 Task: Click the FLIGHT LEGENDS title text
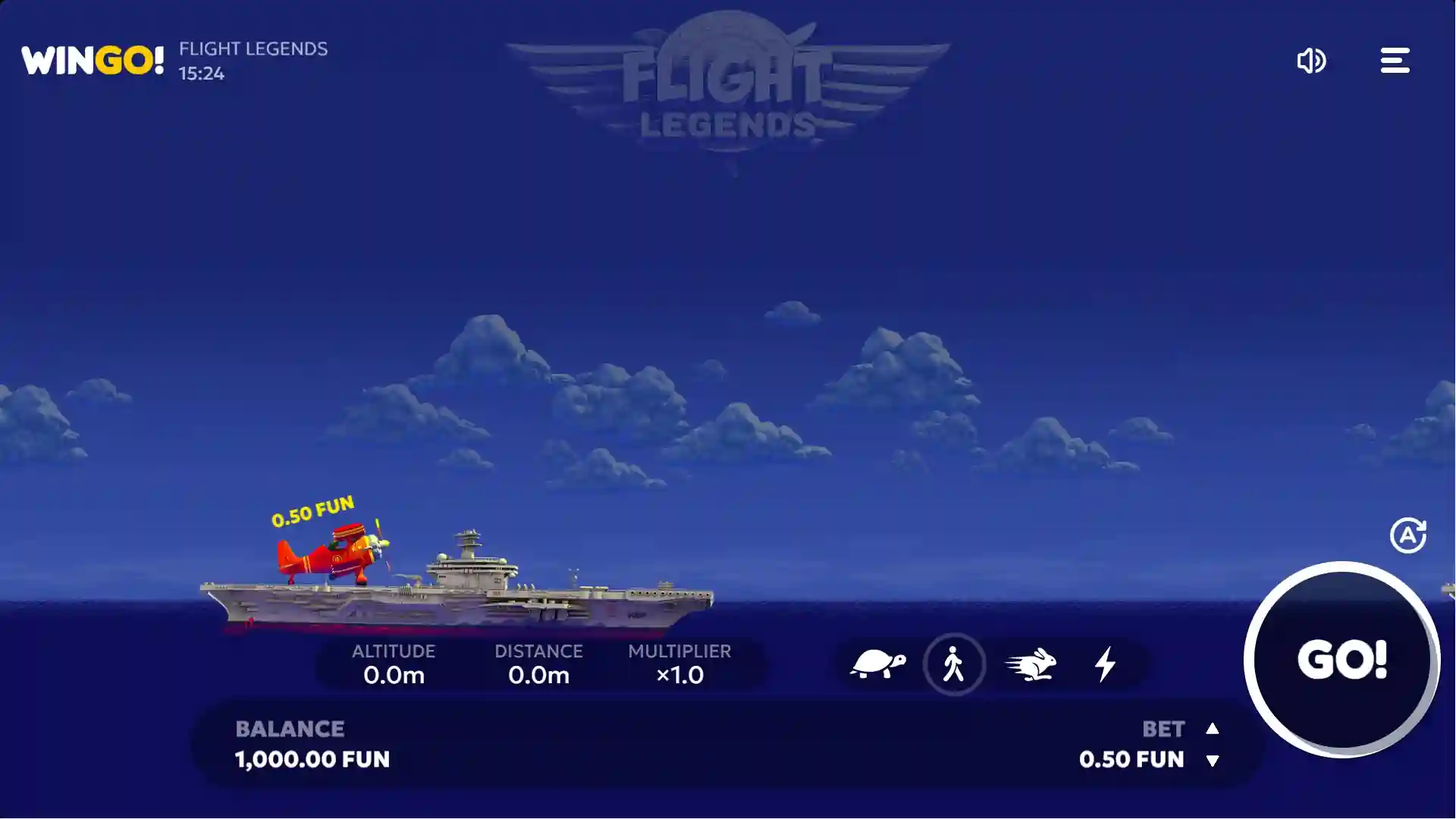(x=253, y=49)
